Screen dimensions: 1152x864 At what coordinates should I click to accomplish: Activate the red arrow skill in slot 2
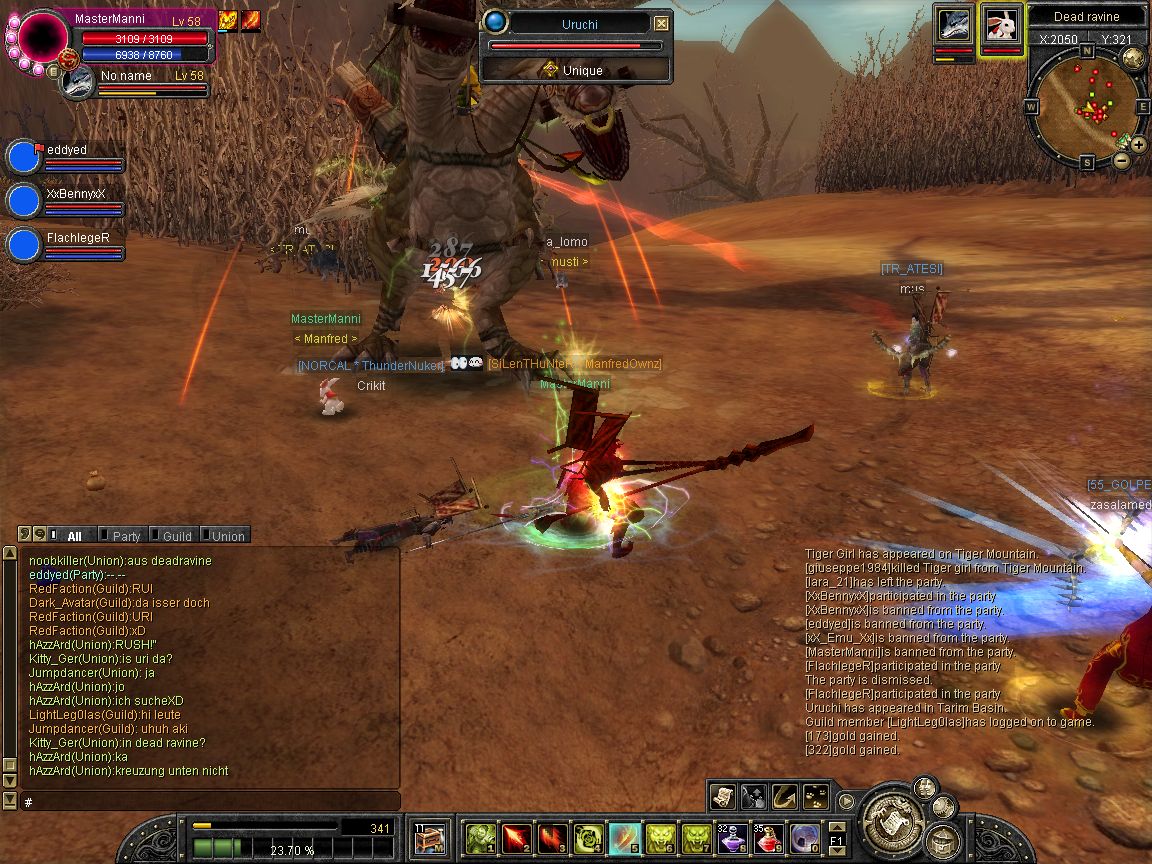pos(516,836)
